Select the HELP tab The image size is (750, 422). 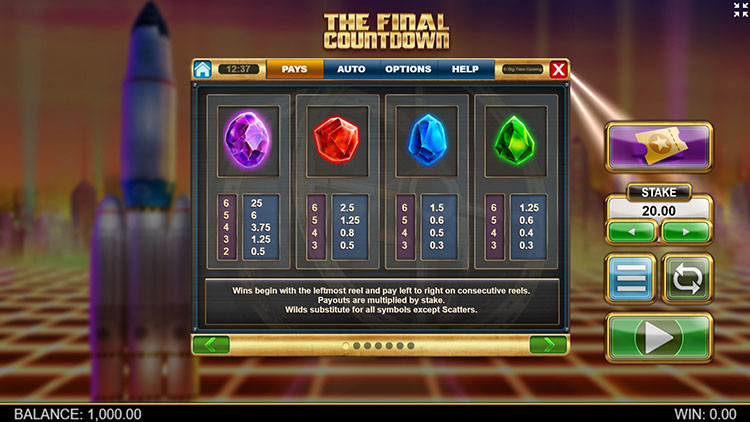(x=465, y=70)
